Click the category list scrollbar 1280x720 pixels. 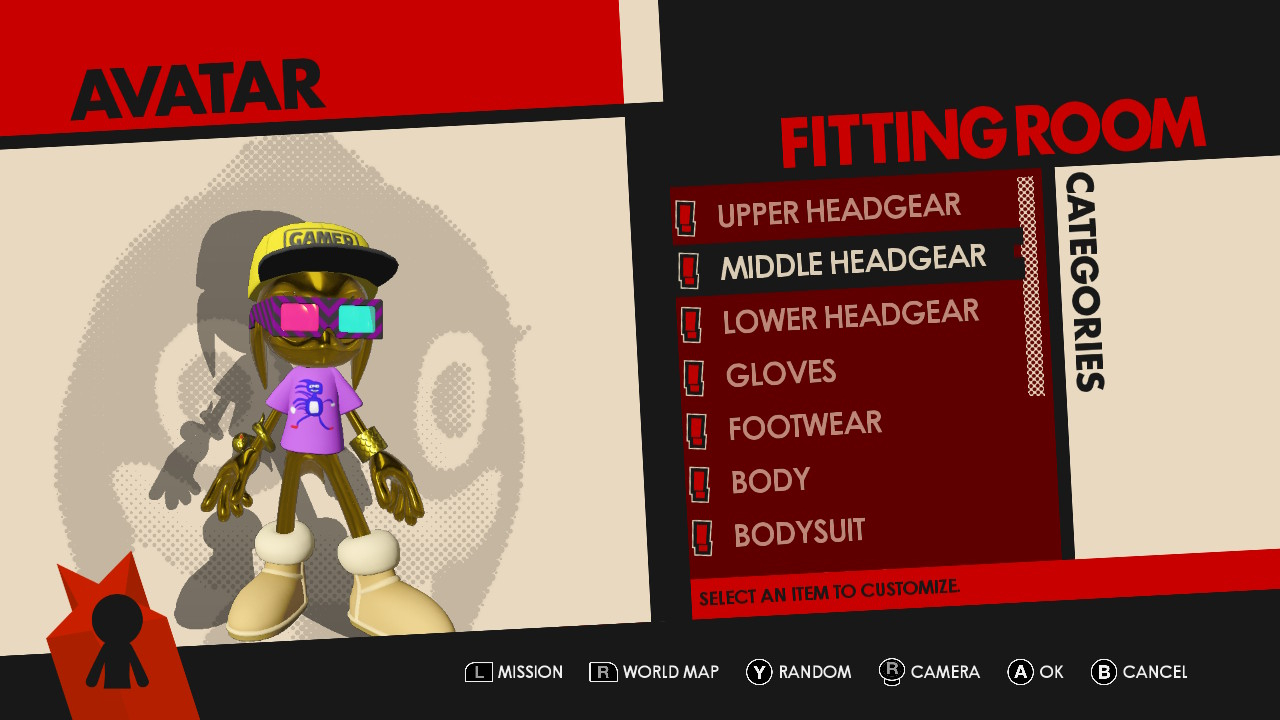[1031, 287]
